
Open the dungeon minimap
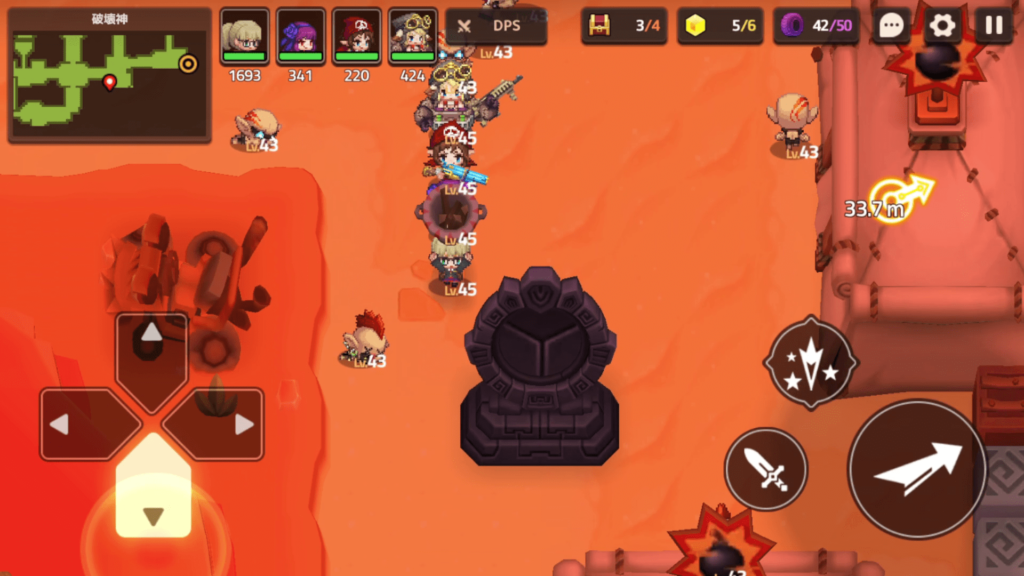click(x=109, y=75)
